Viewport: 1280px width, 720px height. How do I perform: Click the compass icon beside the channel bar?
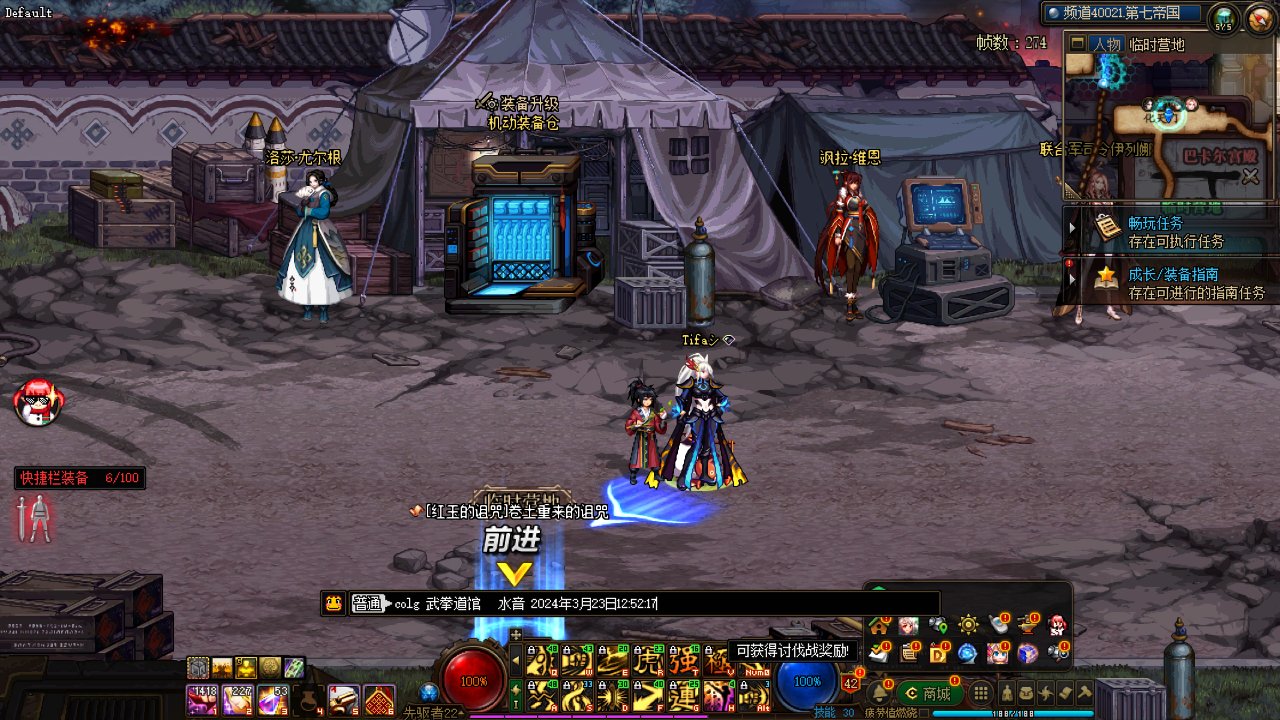coord(1257,17)
